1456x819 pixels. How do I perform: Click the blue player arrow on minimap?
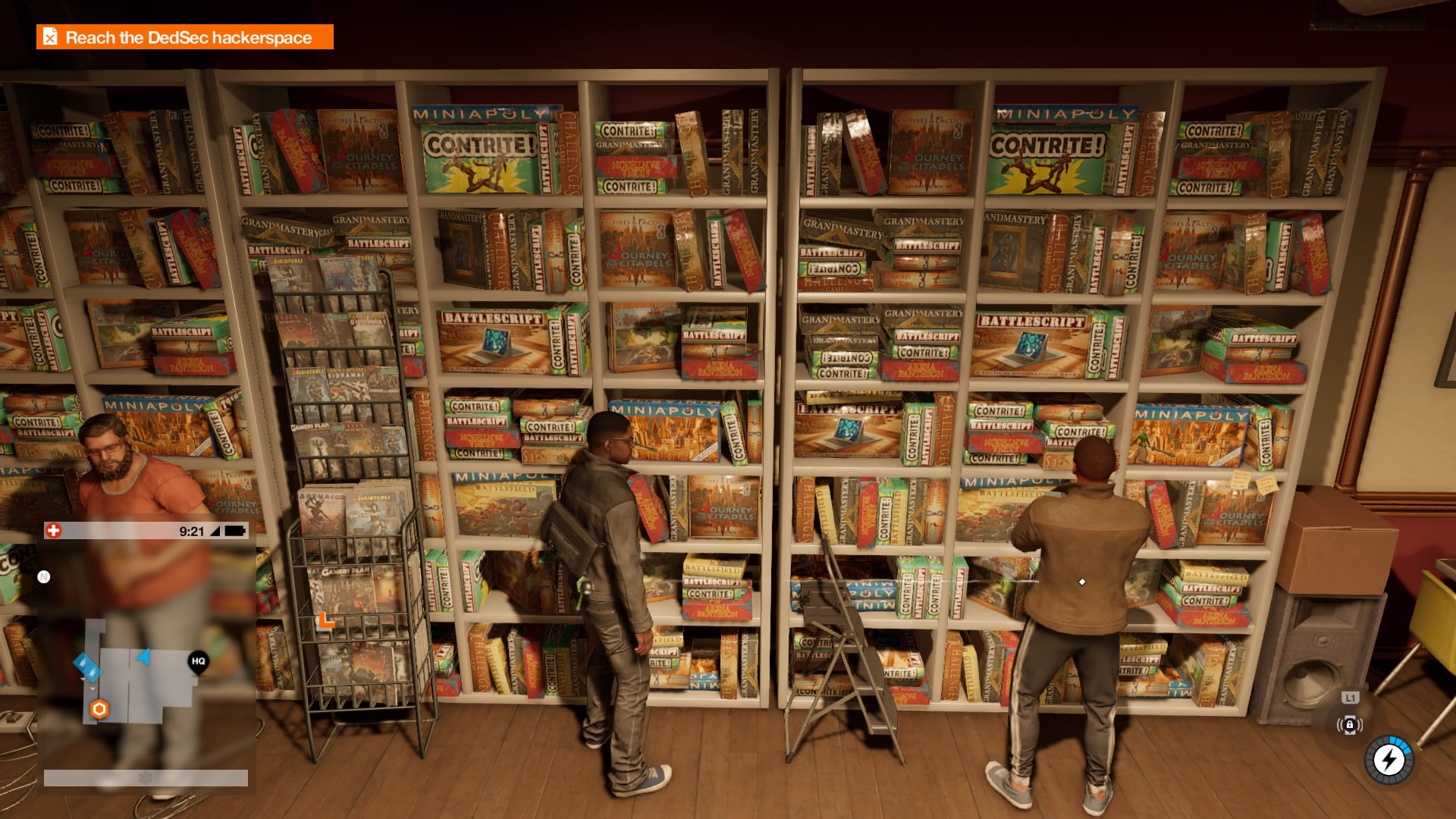pos(143,656)
